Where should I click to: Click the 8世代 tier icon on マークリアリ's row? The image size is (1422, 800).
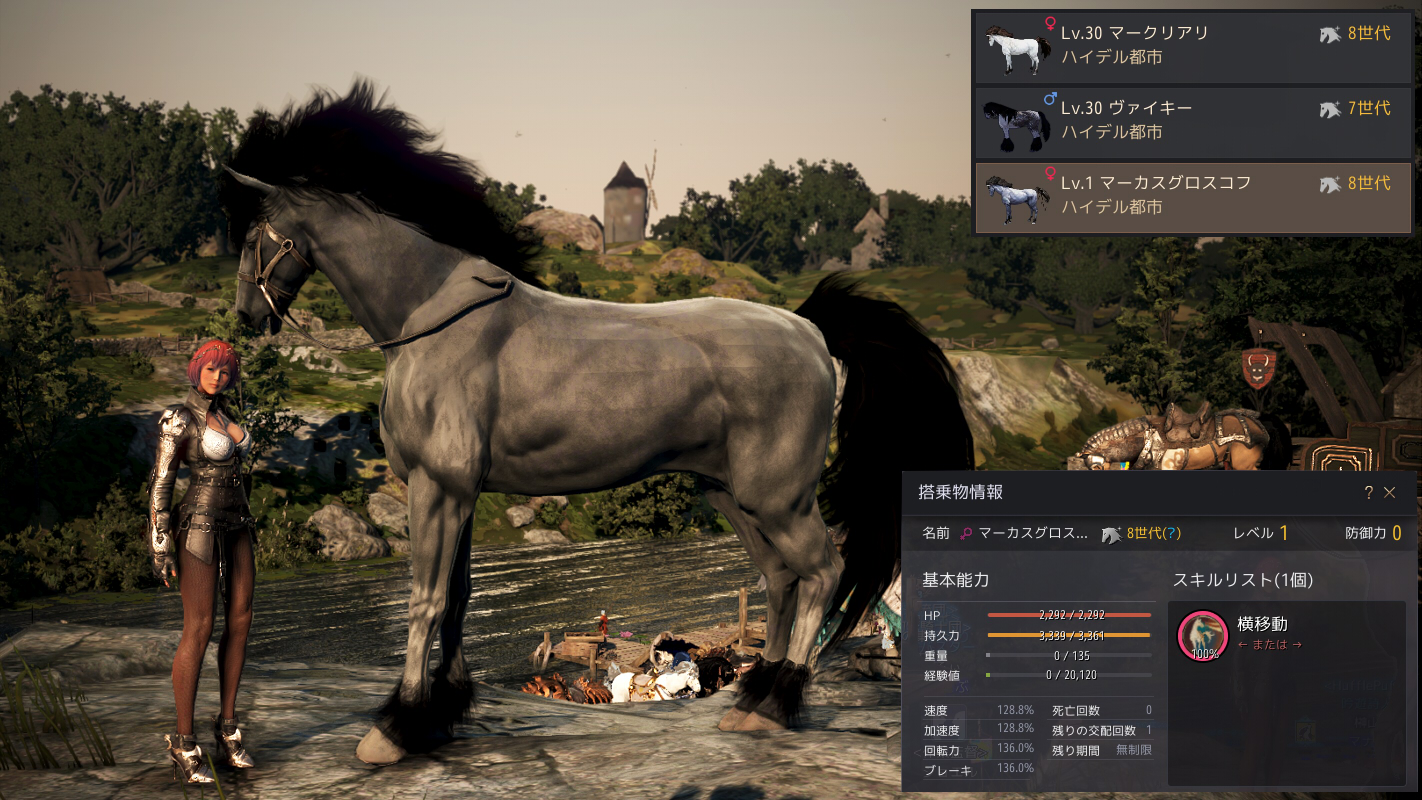1330,35
